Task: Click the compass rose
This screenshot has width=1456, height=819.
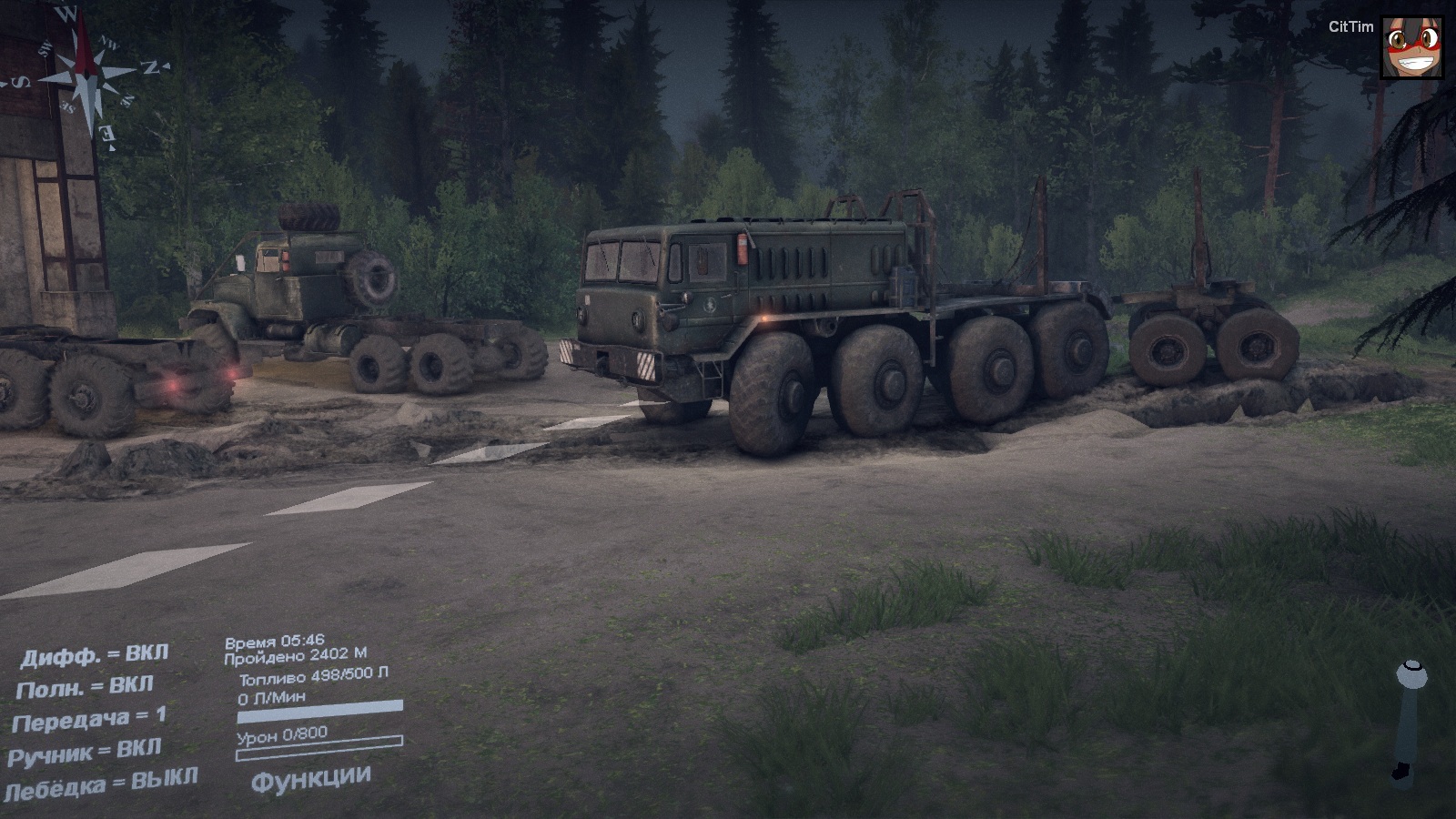Action: point(86,77)
